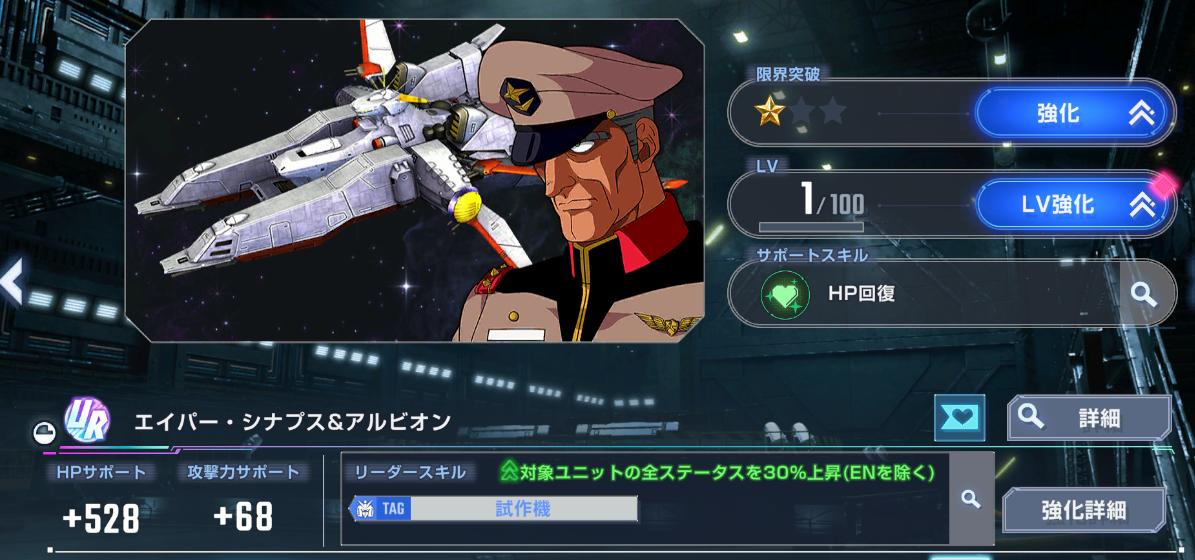This screenshot has height=560, width=1195.
Task: Go to previous supporter with left arrow
Action: [x=12, y=281]
